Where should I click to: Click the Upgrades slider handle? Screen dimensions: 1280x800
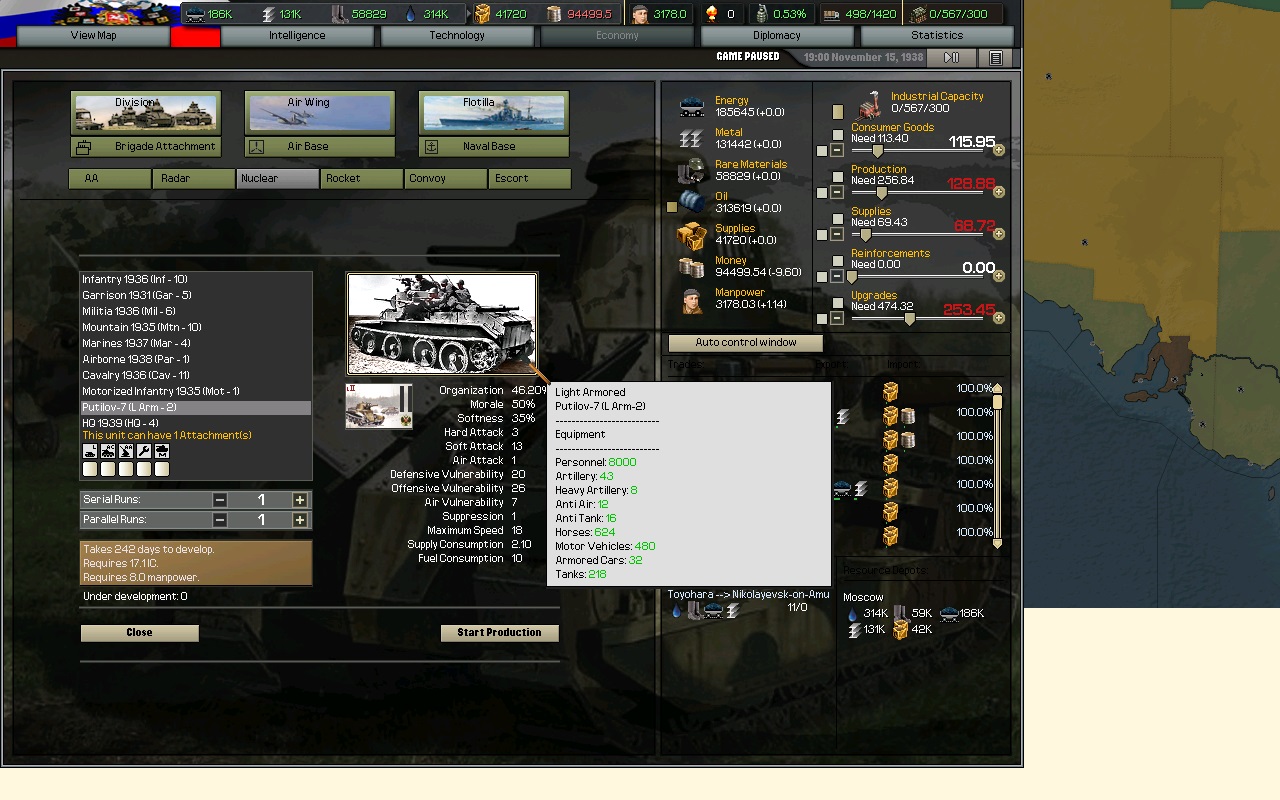908,318
